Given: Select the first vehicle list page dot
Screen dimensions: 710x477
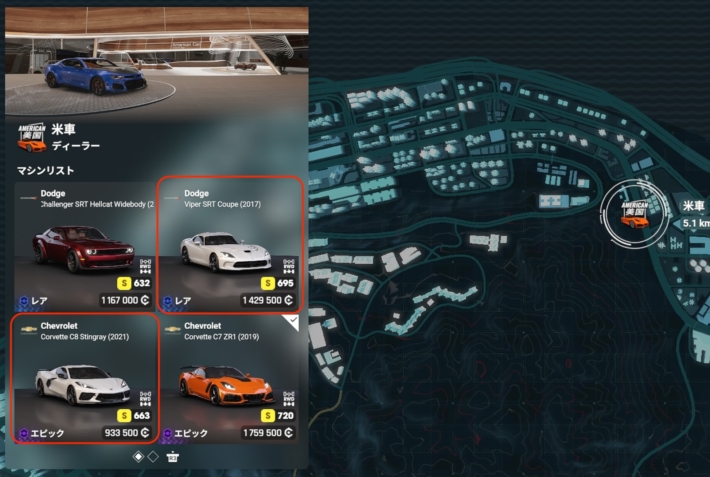Looking at the screenshot, I should [138, 457].
